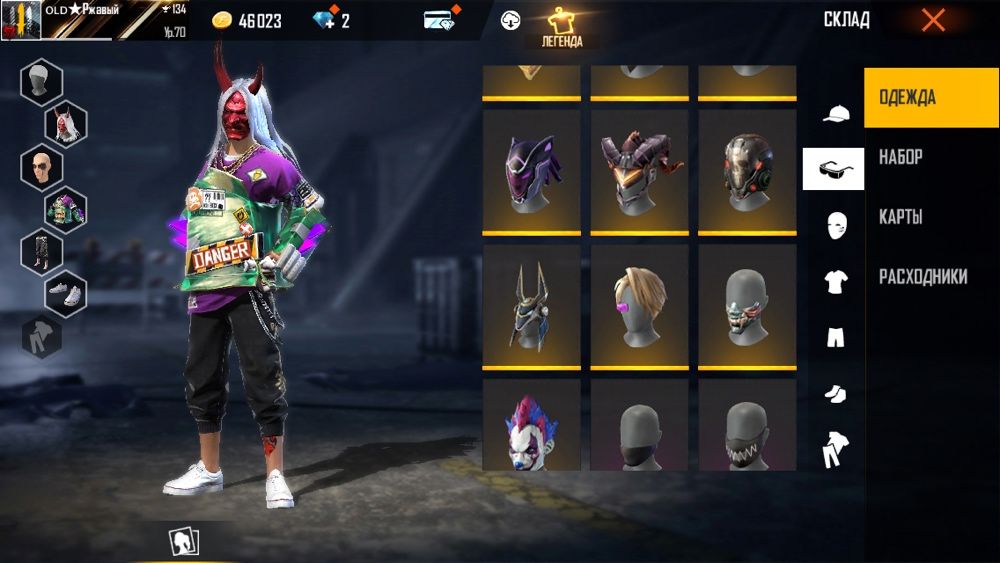Open the face mask category icon
The width and height of the screenshot is (1000, 563).
(x=835, y=225)
